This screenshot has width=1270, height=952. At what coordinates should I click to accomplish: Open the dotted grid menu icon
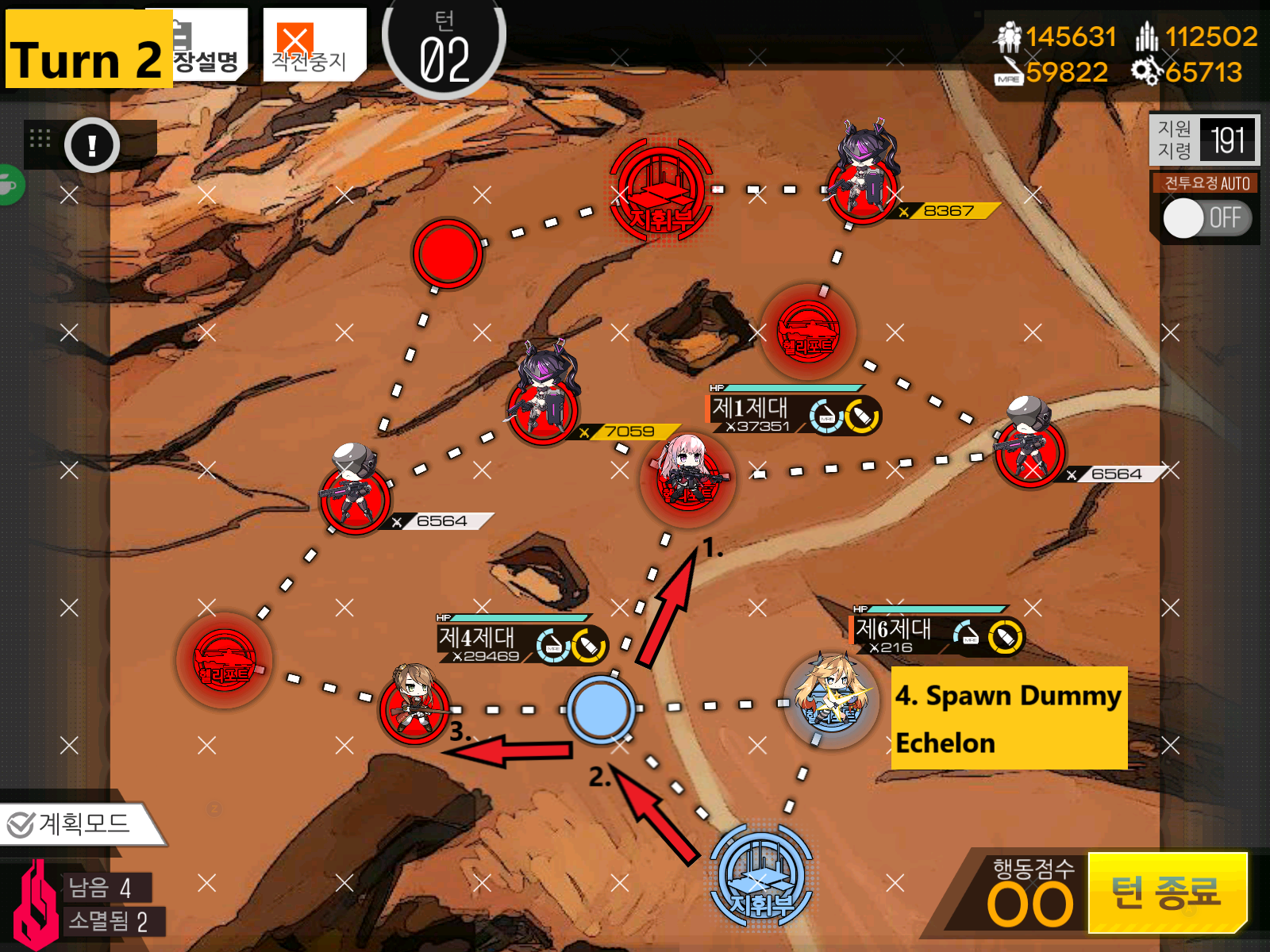click(x=40, y=139)
